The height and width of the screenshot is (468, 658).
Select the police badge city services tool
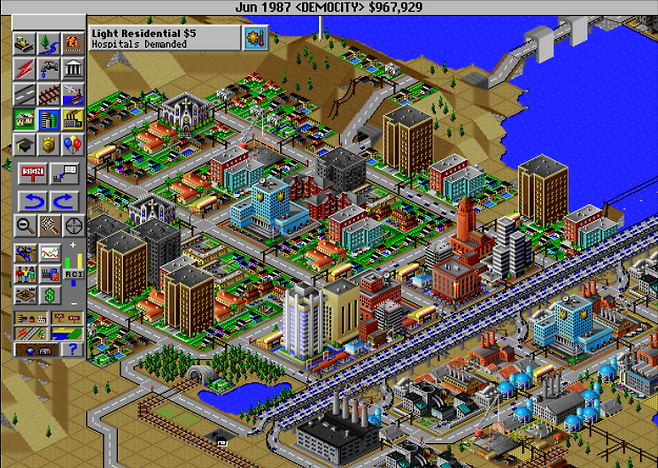click(47, 146)
